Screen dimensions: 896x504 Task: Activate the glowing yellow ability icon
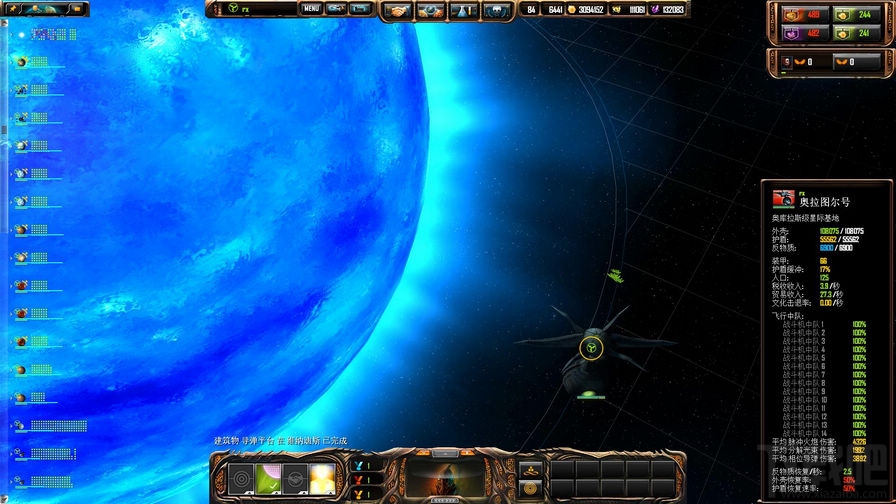(x=321, y=479)
